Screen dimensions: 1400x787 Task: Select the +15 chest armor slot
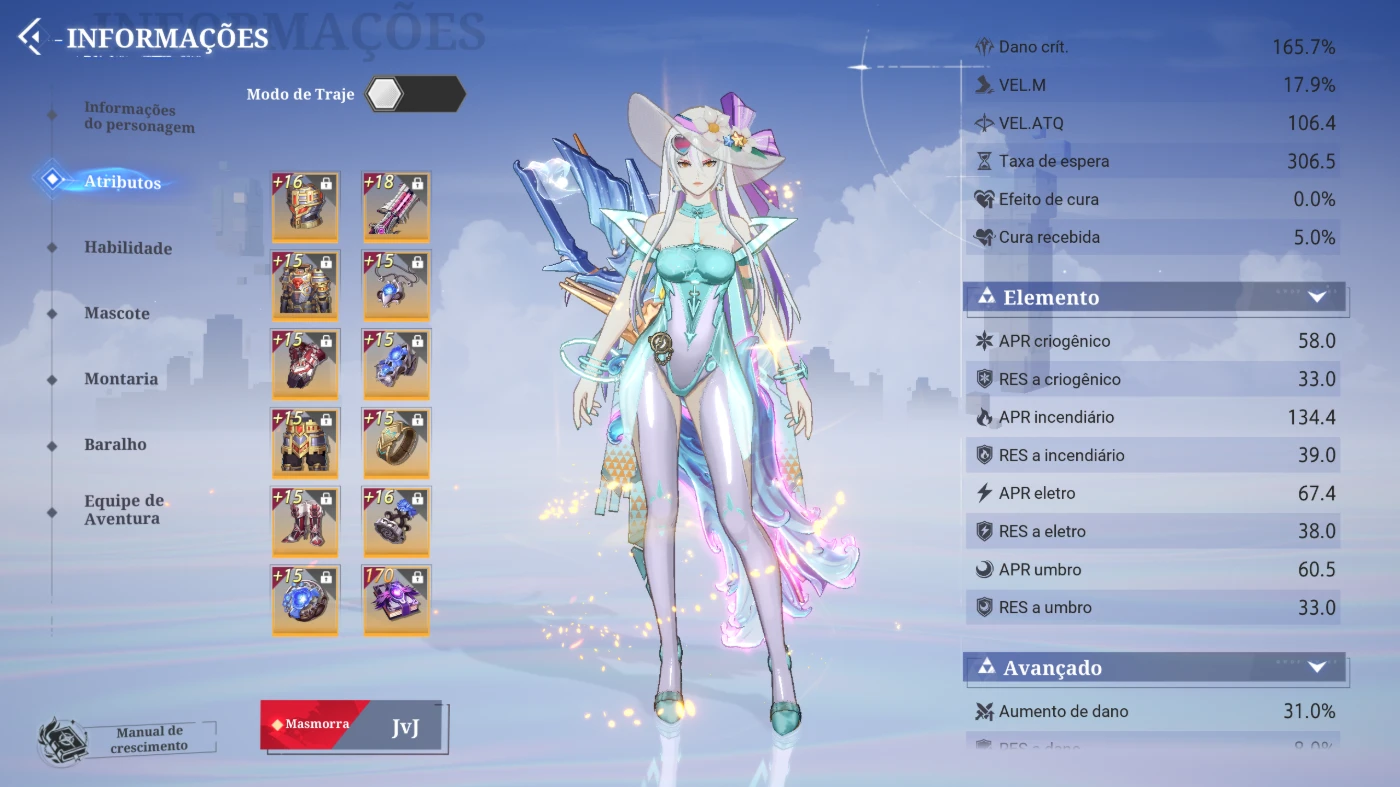tap(305, 285)
